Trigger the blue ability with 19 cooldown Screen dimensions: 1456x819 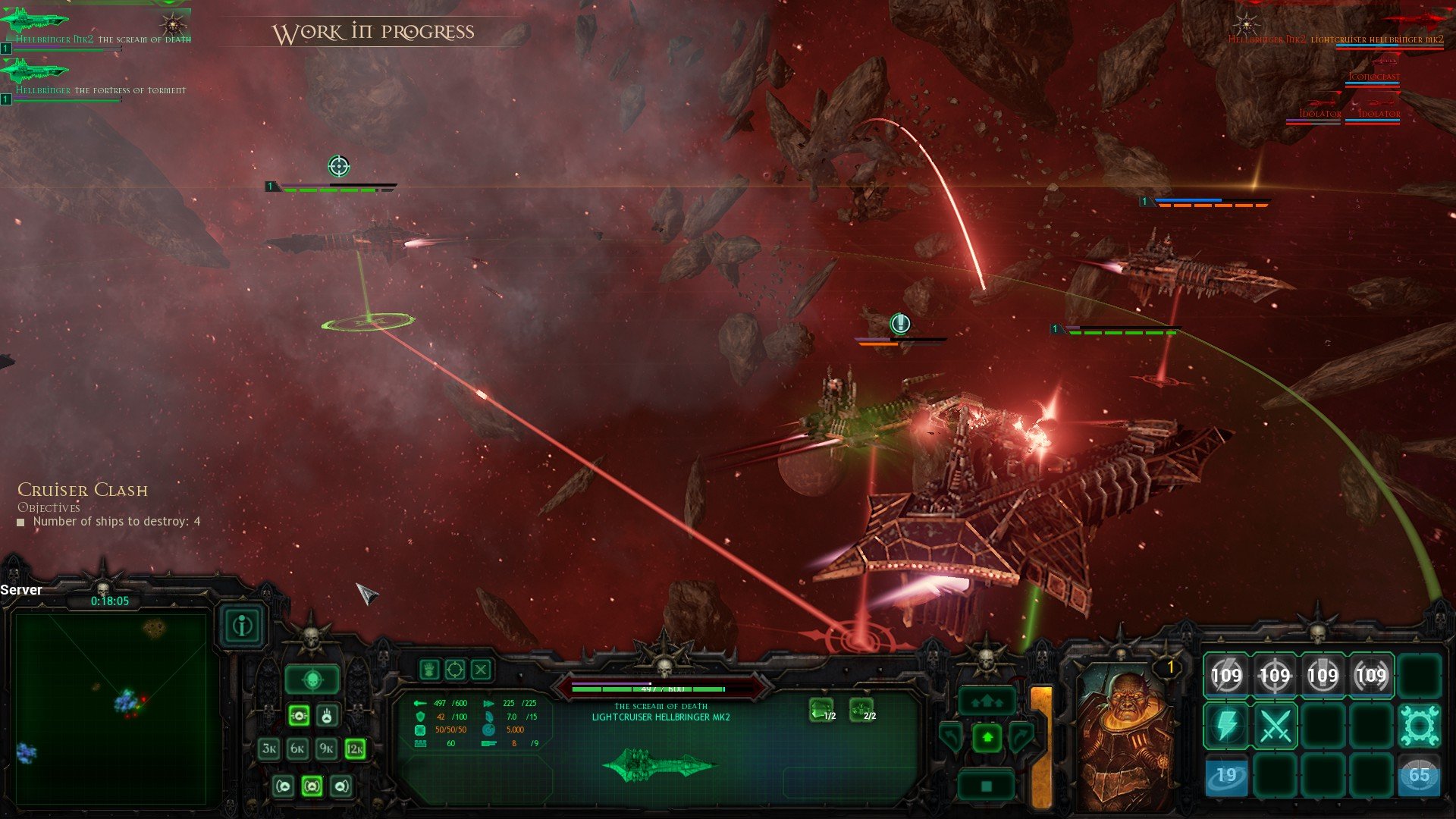pyautogui.click(x=1226, y=775)
